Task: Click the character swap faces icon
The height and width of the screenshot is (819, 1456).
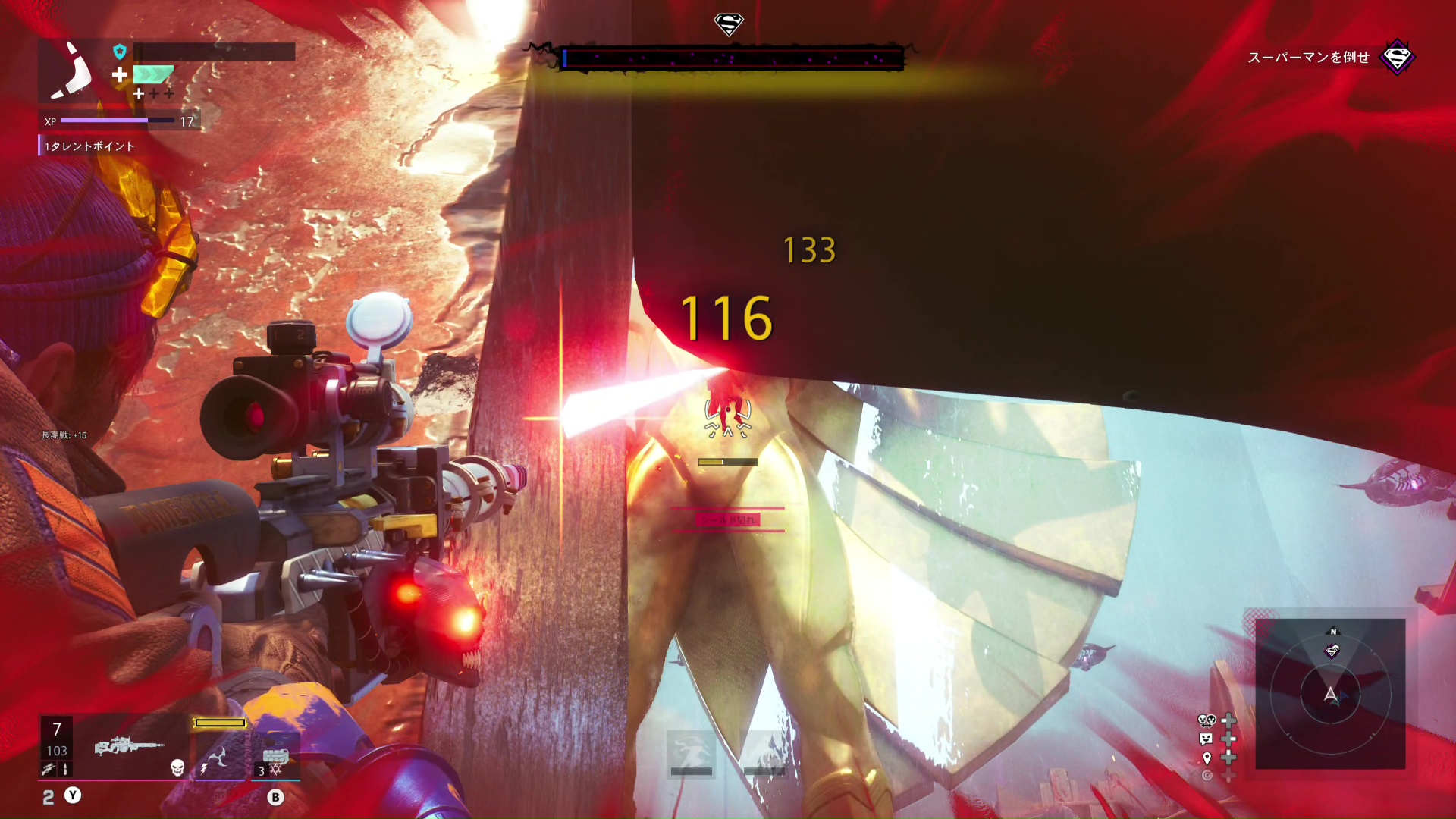Action: coord(1206,720)
